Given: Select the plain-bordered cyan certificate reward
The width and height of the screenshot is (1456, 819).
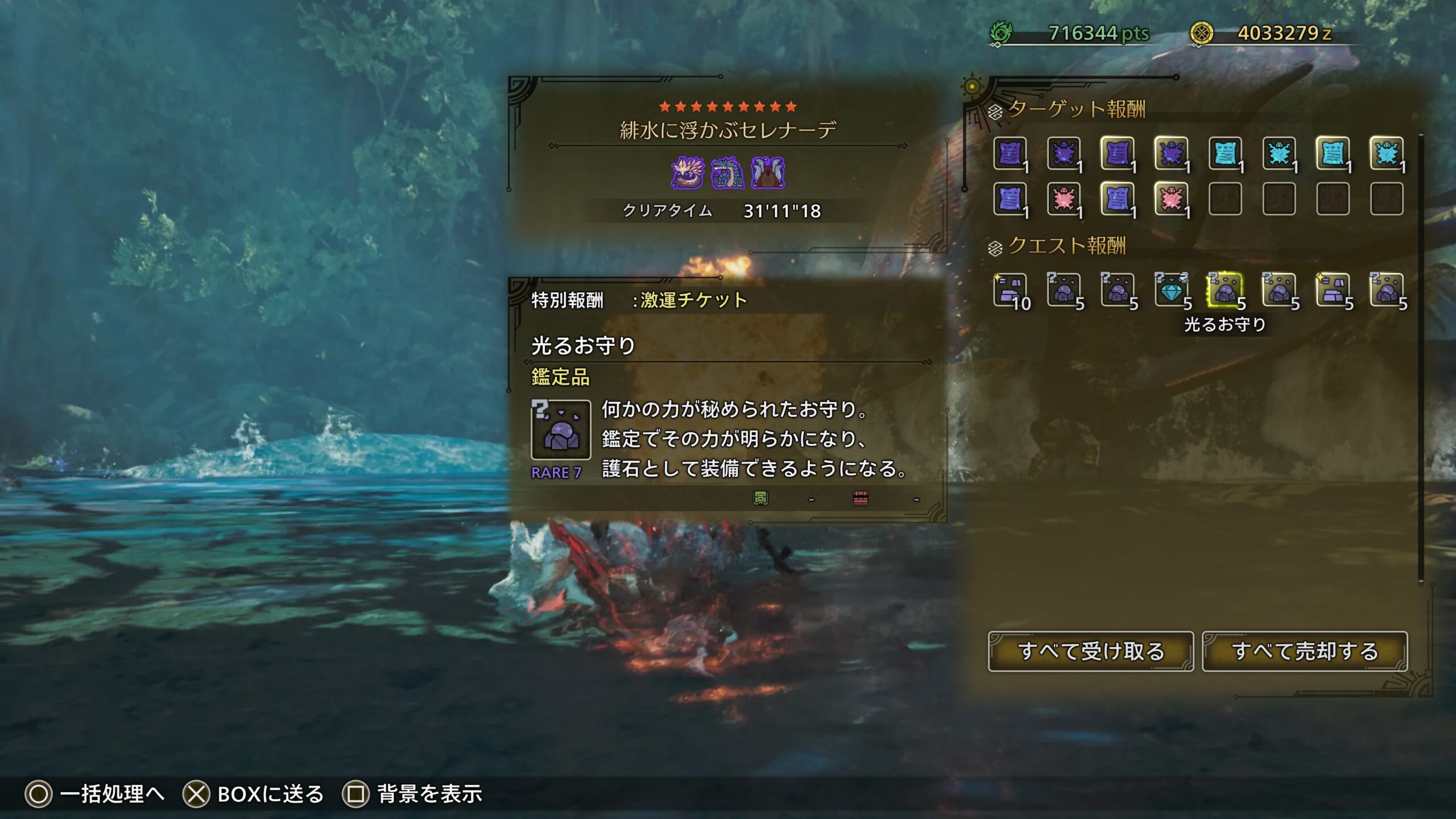Looking at the screenshot, I should (1225, 153).
